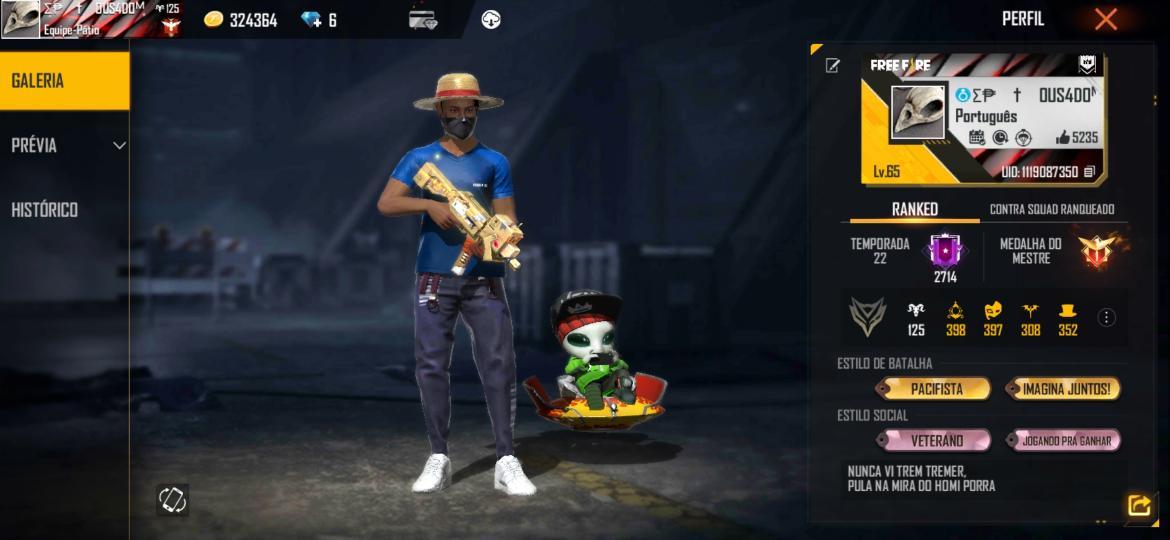Select the Jogando Pra Ganhar tag
Viewport: 1170px width, 540px height.
coord(1065,440)
